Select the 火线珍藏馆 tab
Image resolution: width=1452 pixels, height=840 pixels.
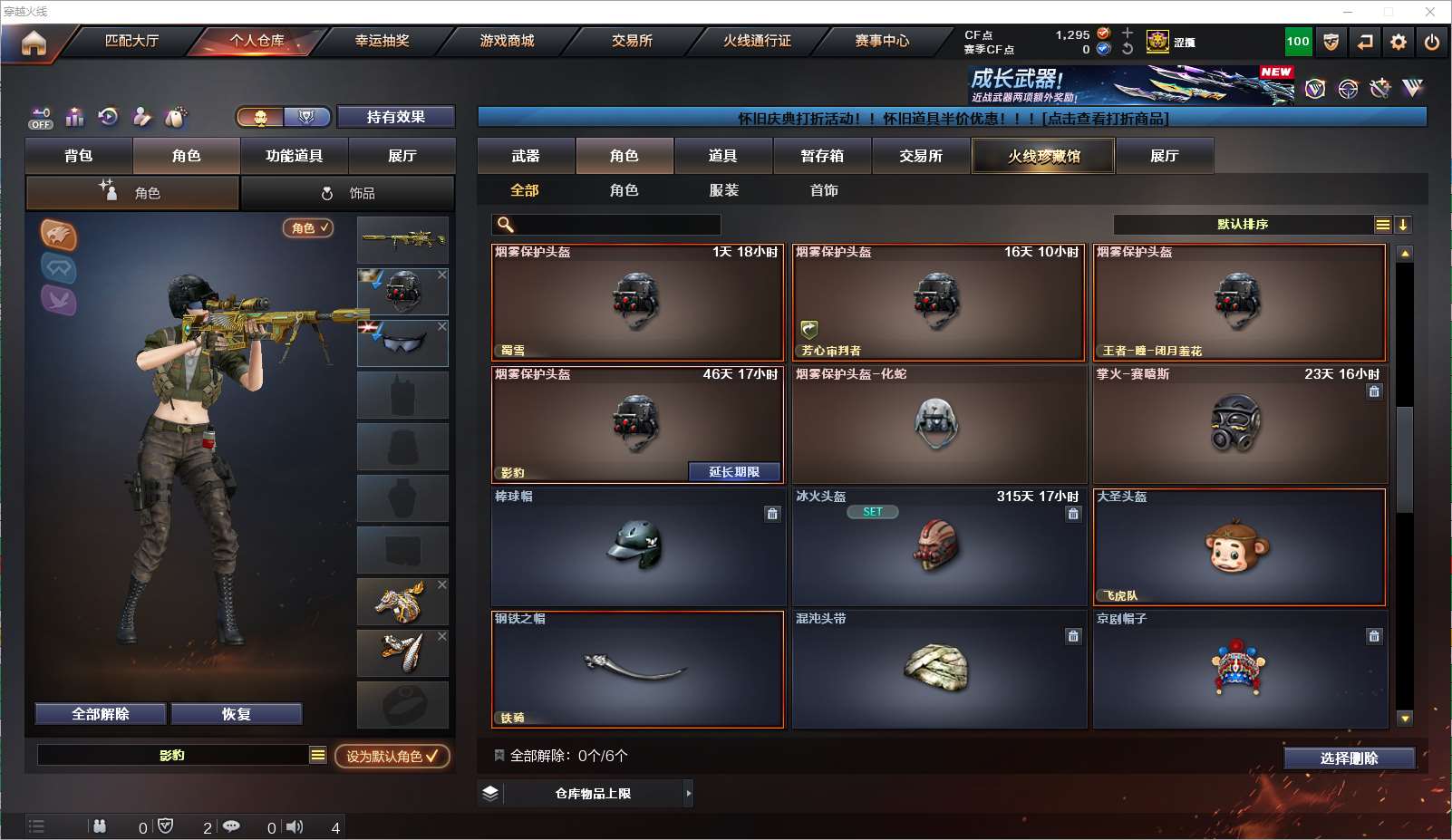1043,156
